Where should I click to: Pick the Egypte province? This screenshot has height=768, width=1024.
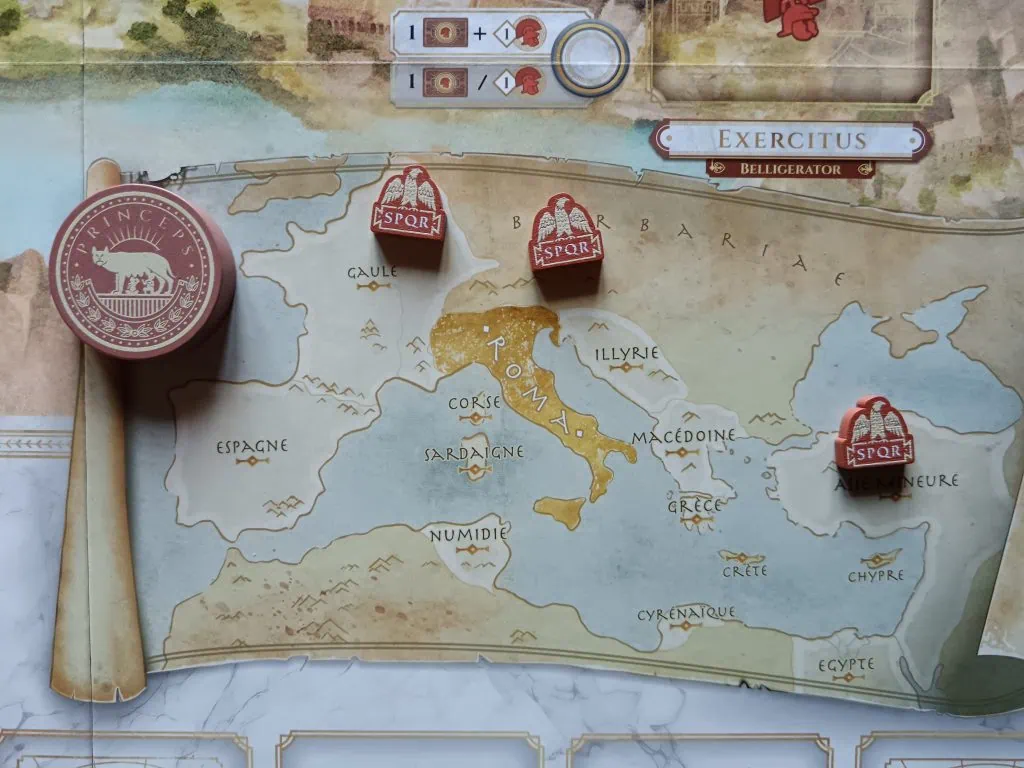pyautogui.click(x=846, y=665)
